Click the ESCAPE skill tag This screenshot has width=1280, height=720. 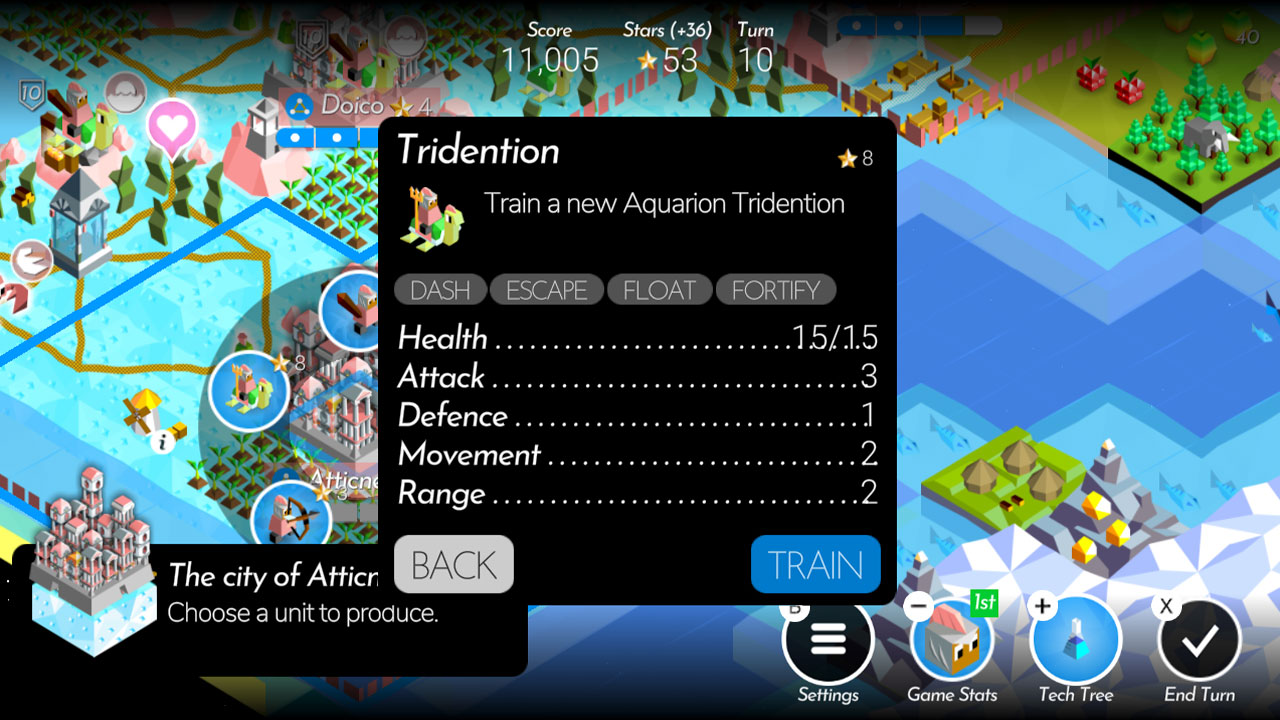tap(546, 290)
